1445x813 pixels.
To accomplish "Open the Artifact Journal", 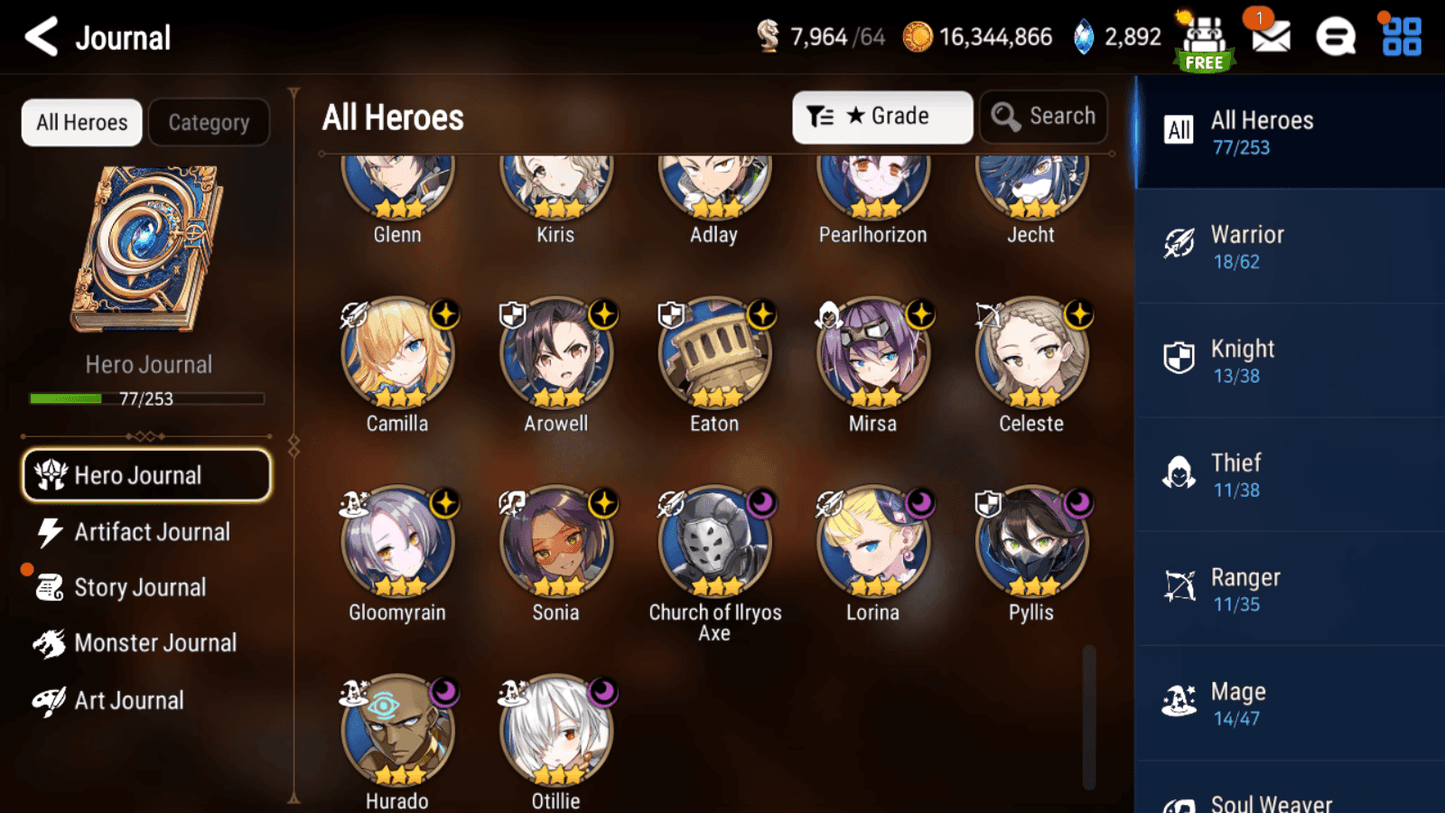I will tap(150, 532).
